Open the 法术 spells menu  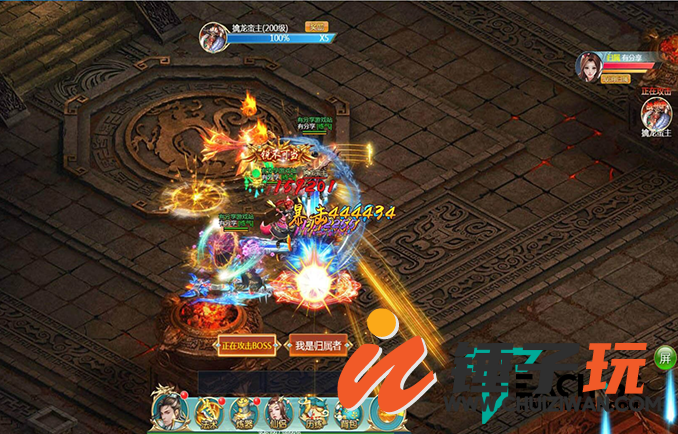click(207, 412)
